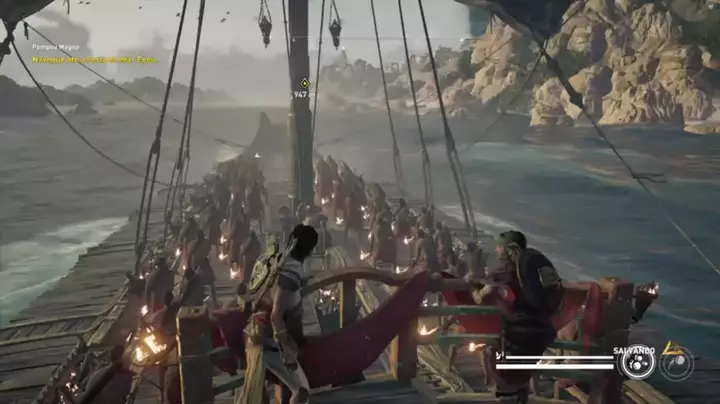Screen dimensions: 720x404
Task: Activate the fire javelins volley ability icon
Action: pos(636,362)
